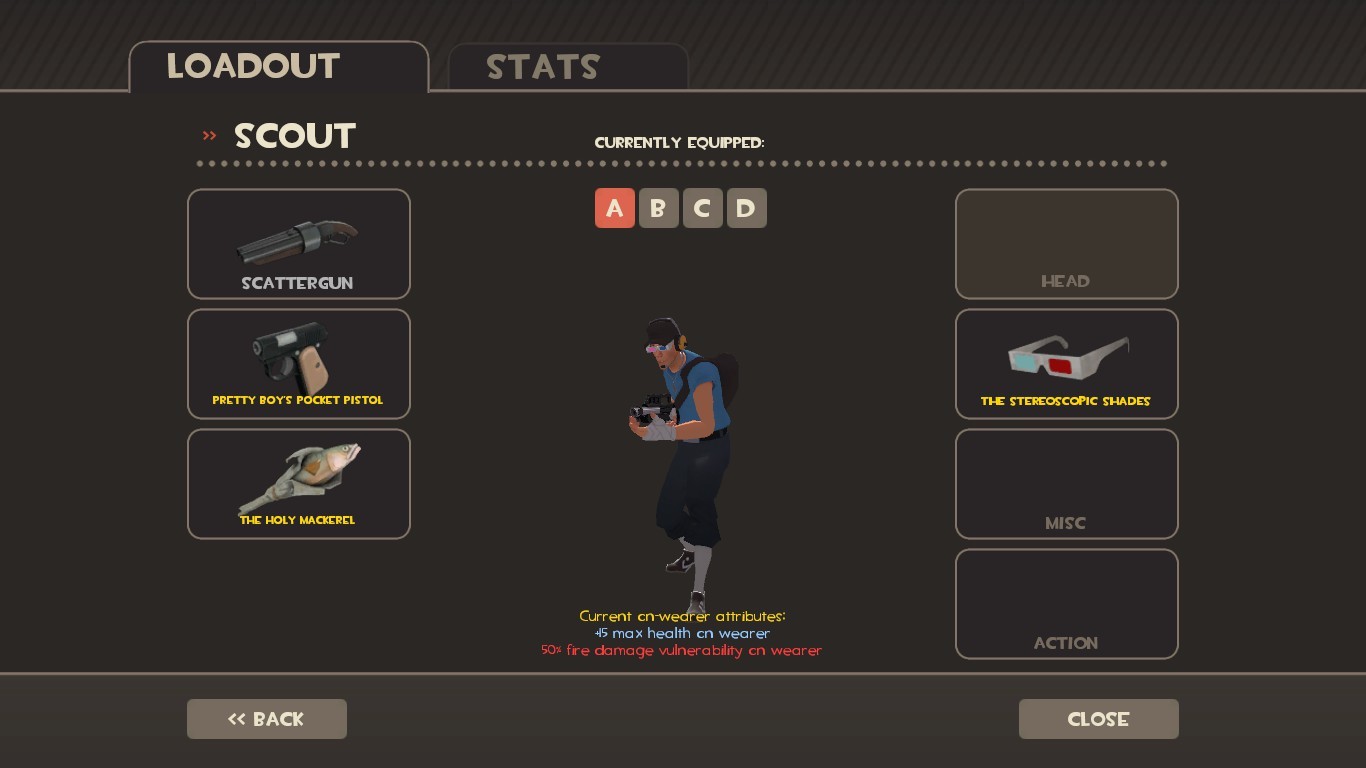Activate loadout preset C
1366x768 pixels.
coord(703,208)
